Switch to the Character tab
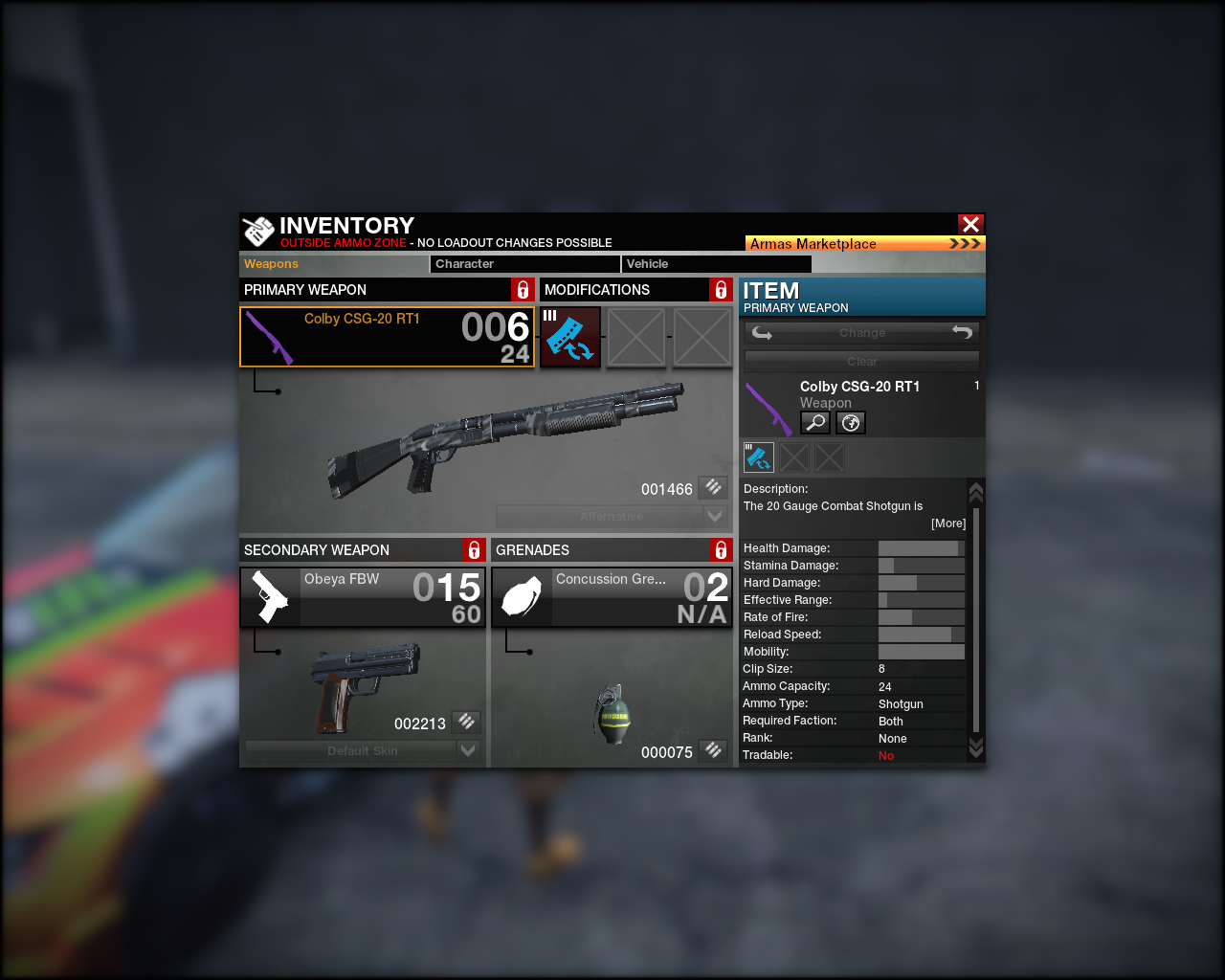Viewport: 1225px width, 980px height. click(x=524, y=264)
